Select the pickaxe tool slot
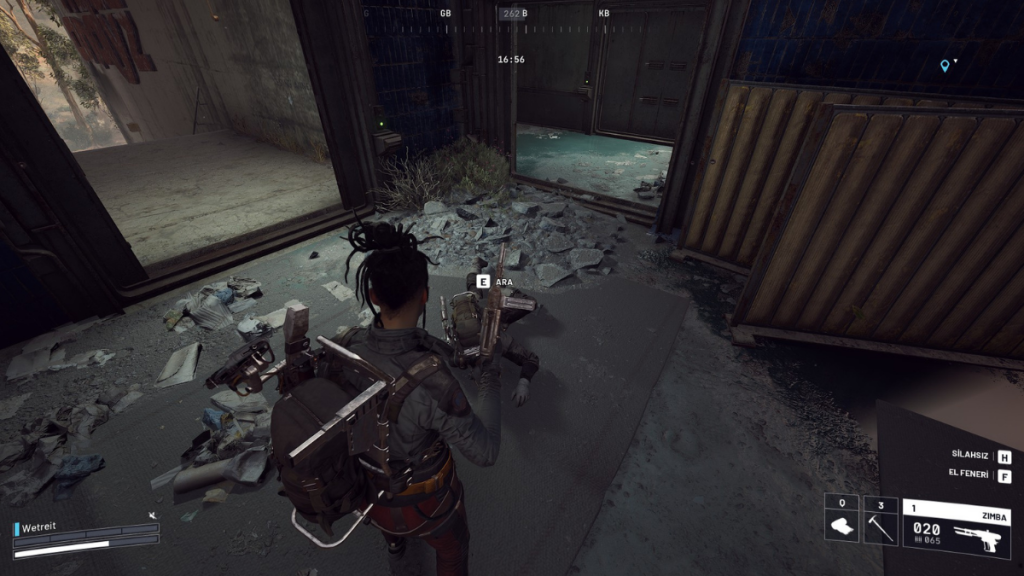Screen dimensions: 1024x576 (x=880, y=519)
